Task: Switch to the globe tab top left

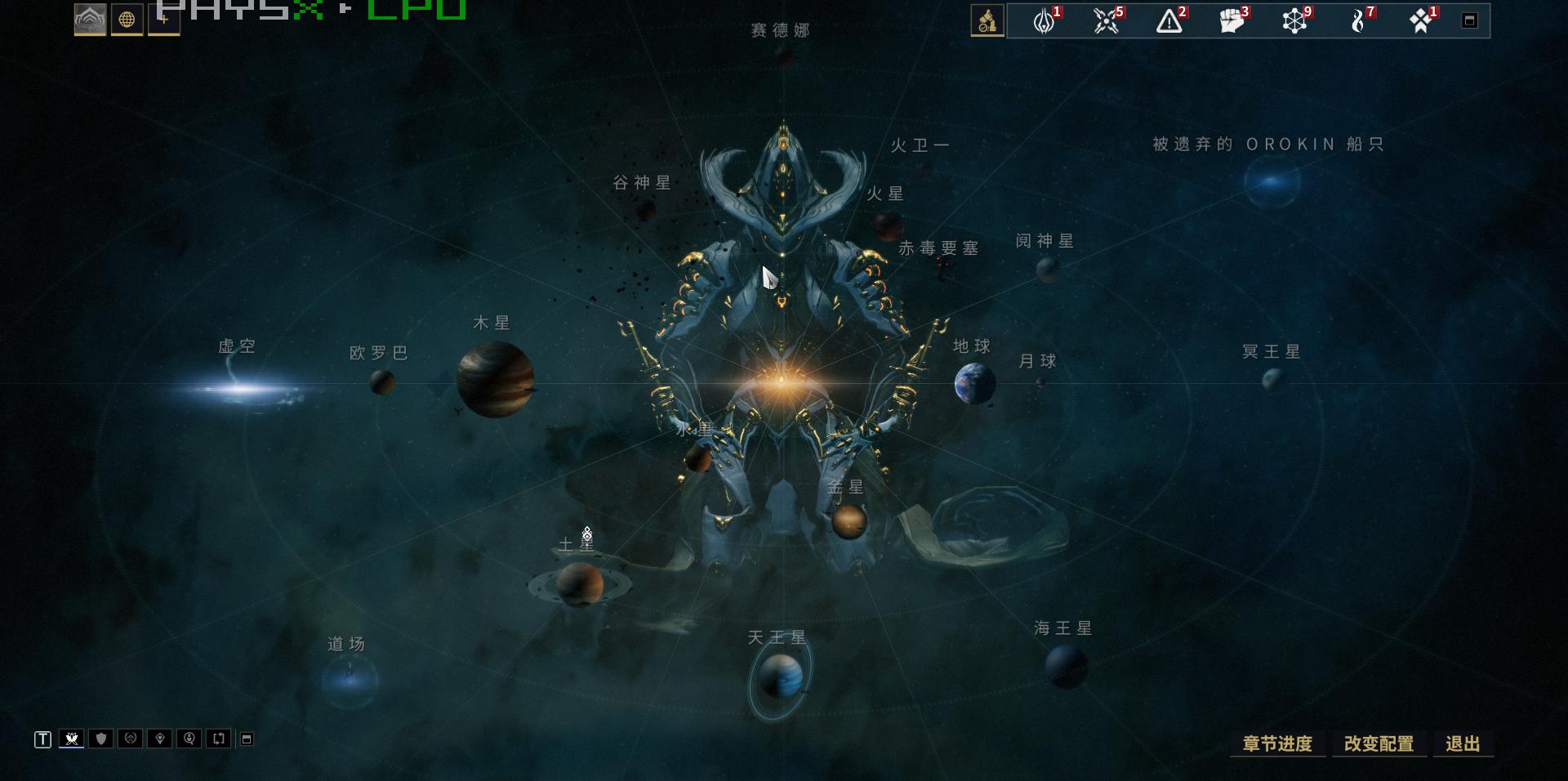Action: tap(127, 18)
